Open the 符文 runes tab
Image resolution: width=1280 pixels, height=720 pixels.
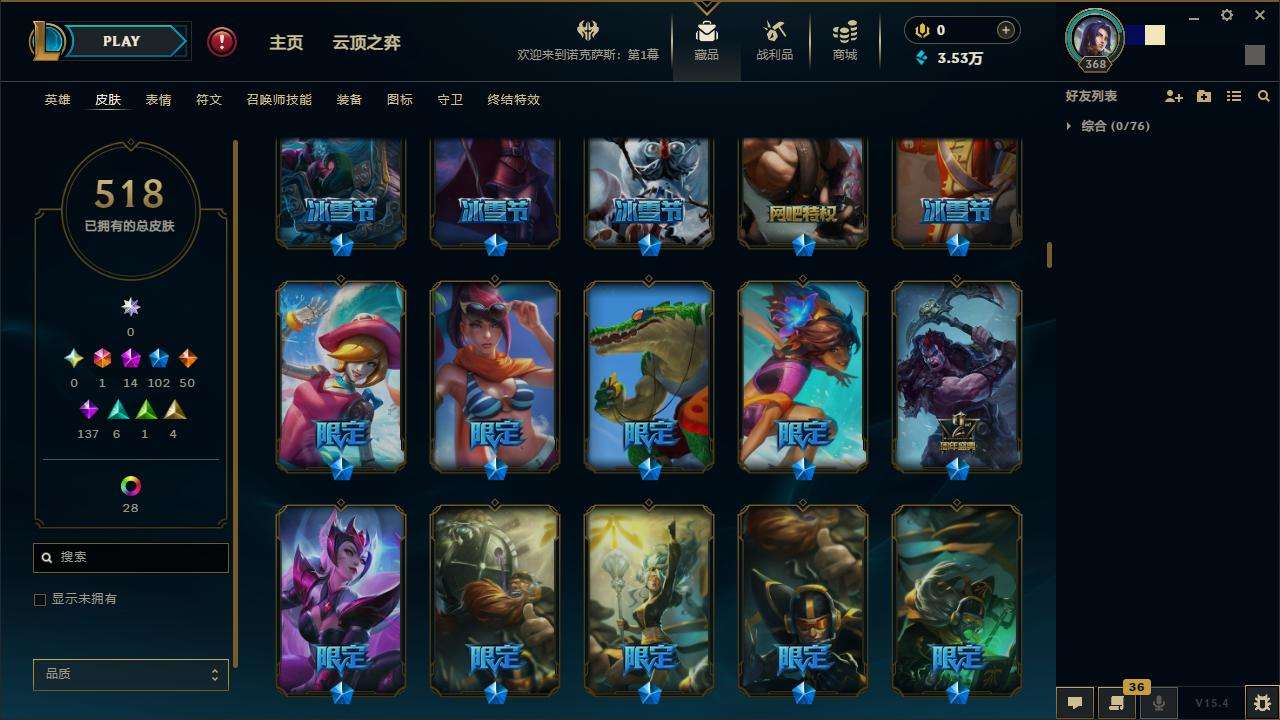[x=209, y=100]
